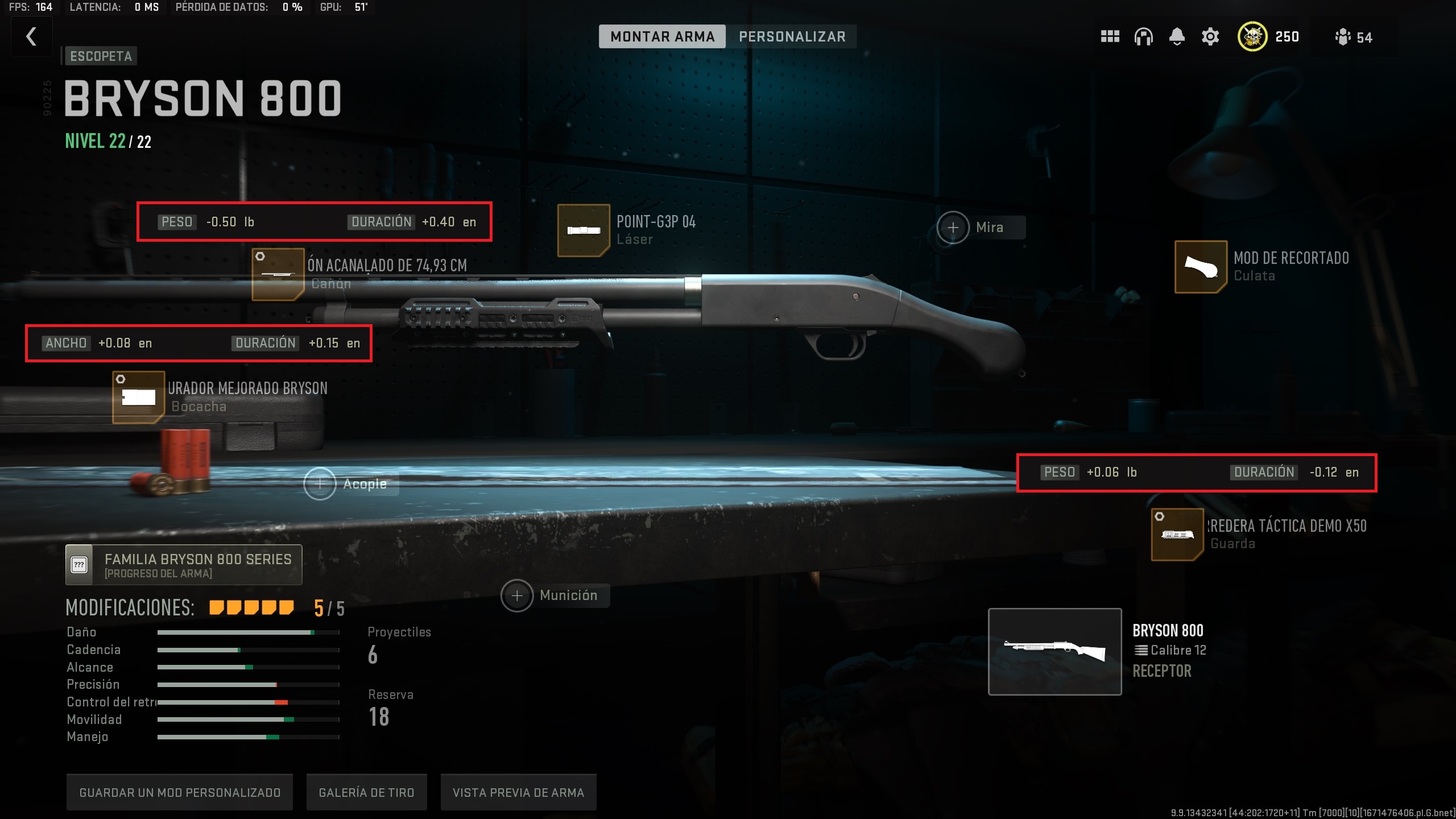Open GALERÍA DE TIRO
The height and width of the screenshot is (819, 1456).
[x=367, y=792]
